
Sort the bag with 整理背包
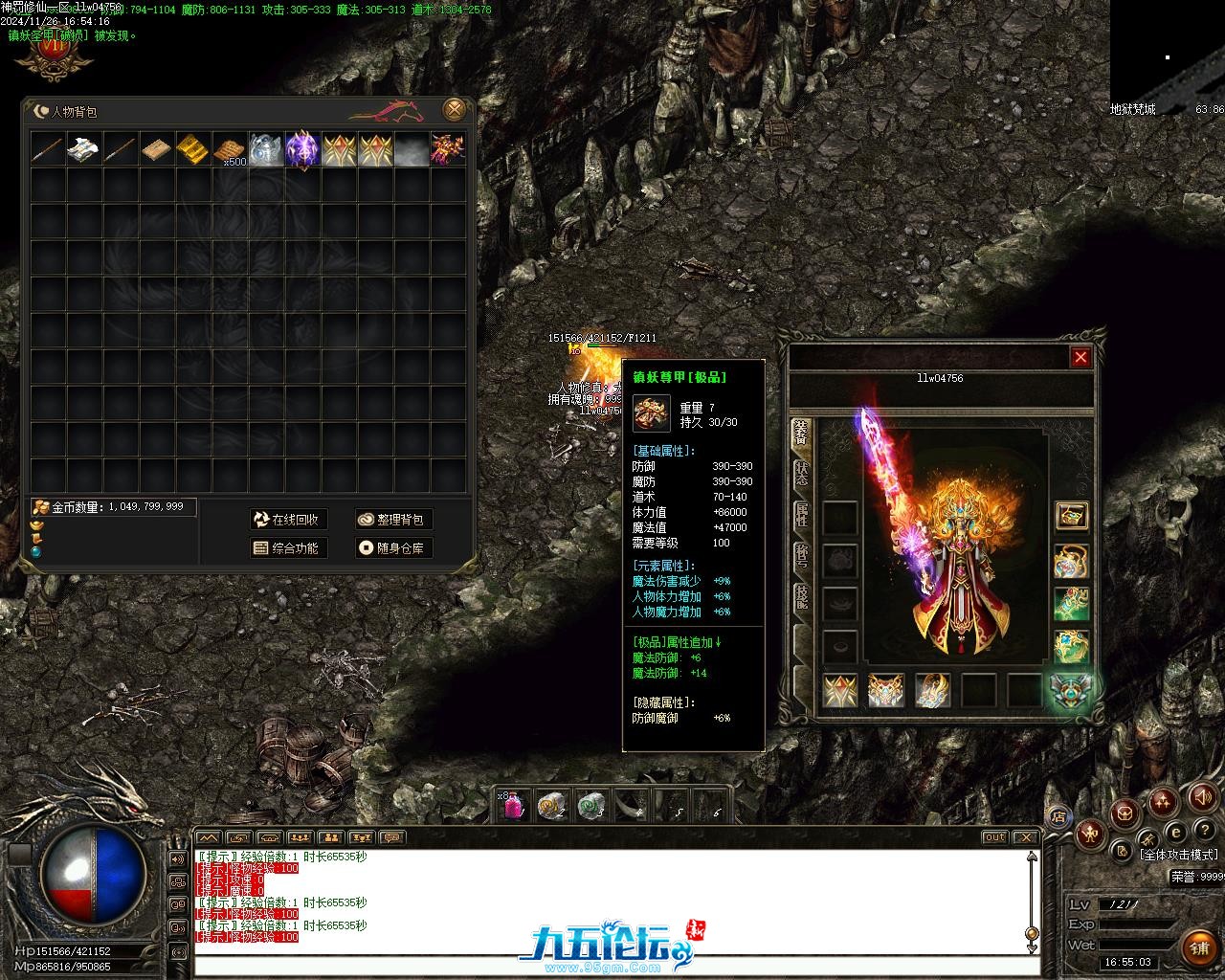[x=392, y=520]
